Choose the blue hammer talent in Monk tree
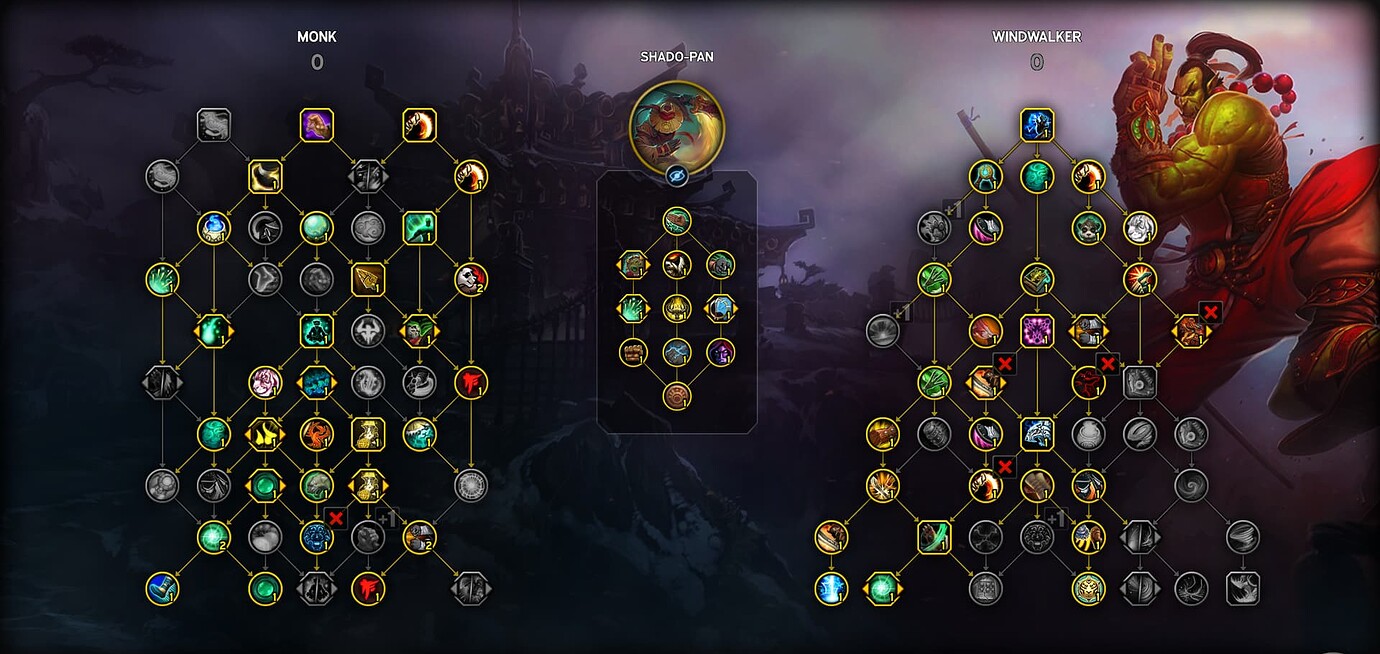The image size is (1380, 654). pos(162,588)
